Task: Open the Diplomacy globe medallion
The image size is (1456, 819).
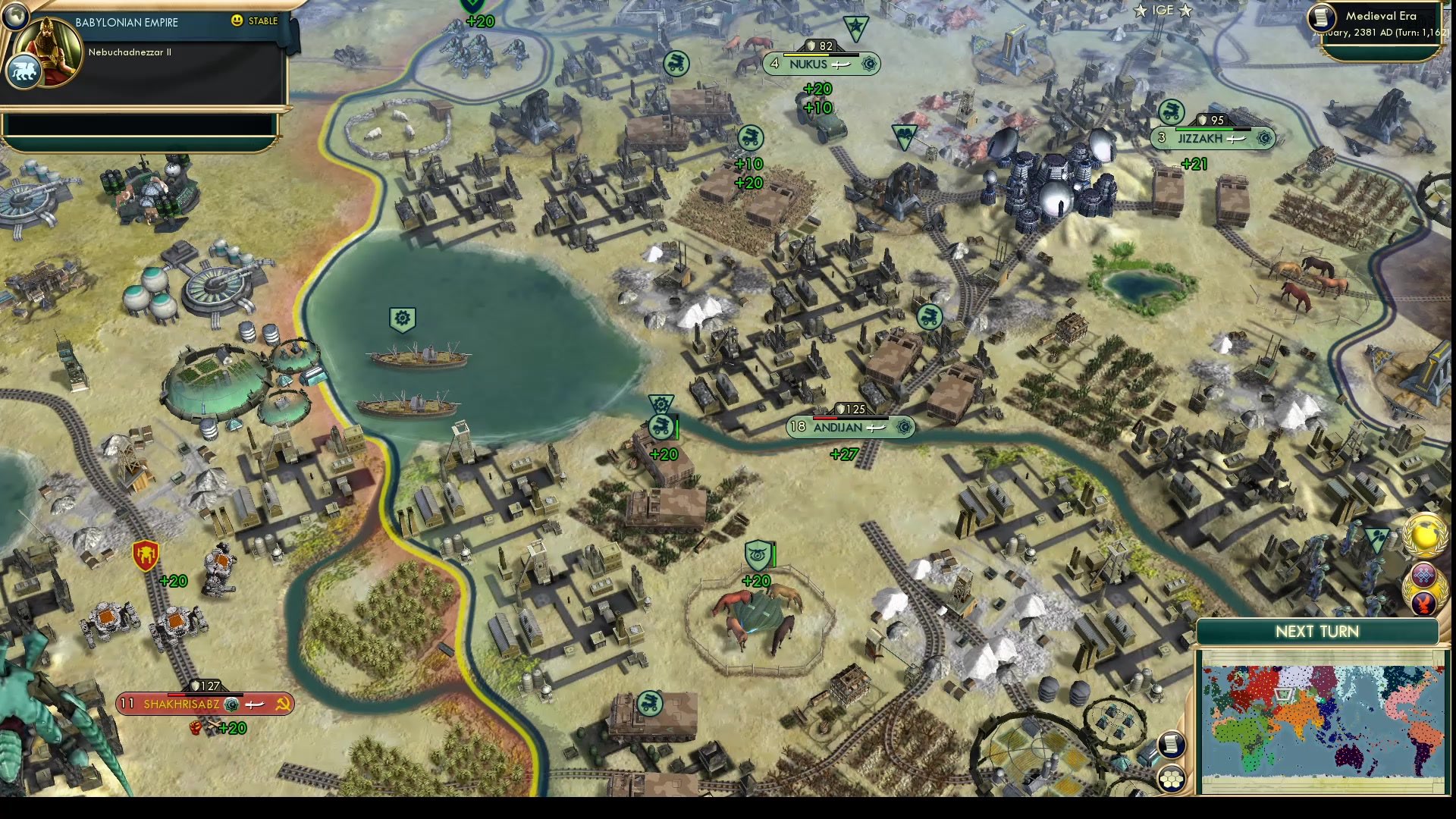Action: coord(1426,536)
